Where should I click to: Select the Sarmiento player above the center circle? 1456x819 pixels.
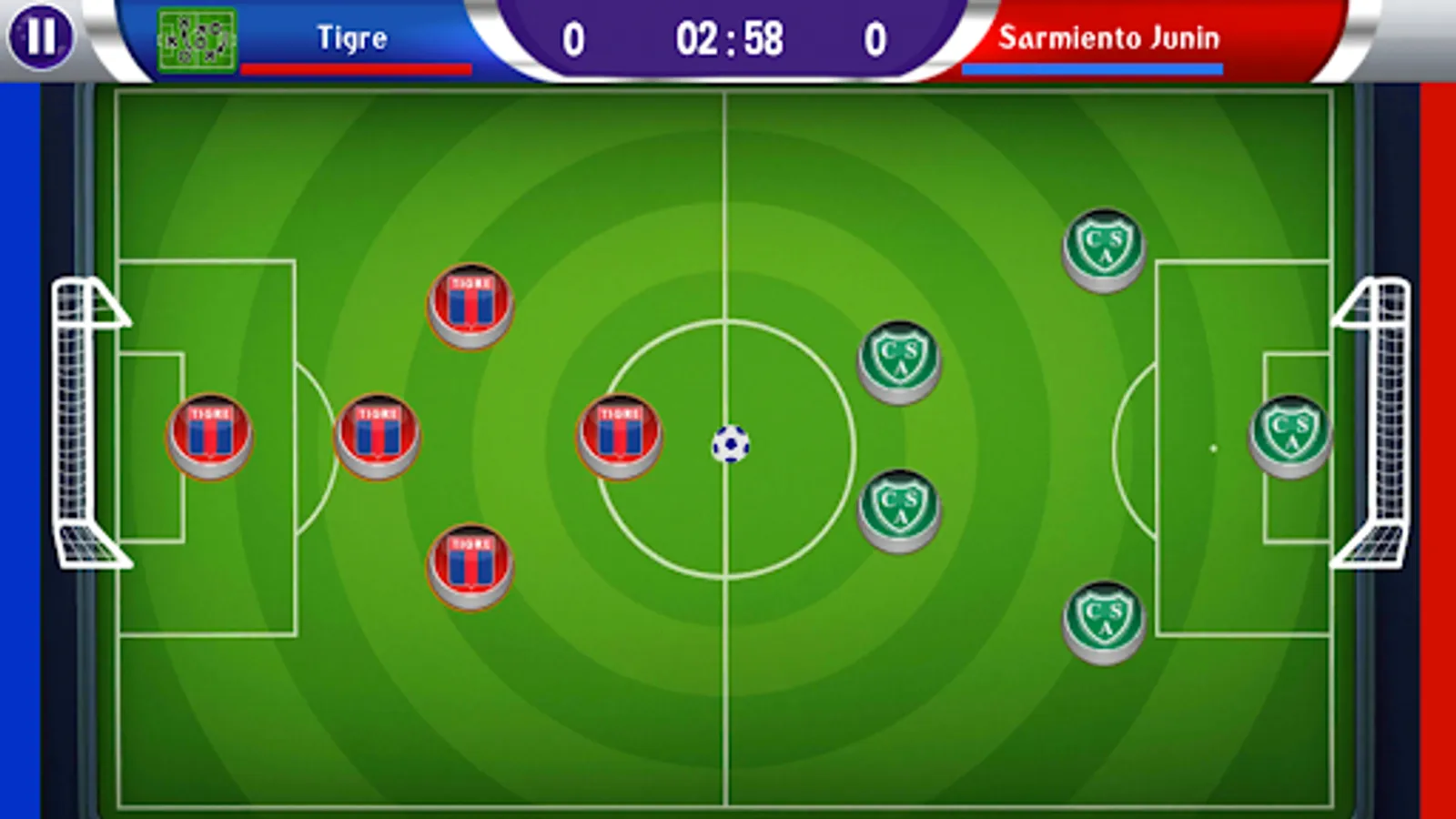click(x=902, y=358)
